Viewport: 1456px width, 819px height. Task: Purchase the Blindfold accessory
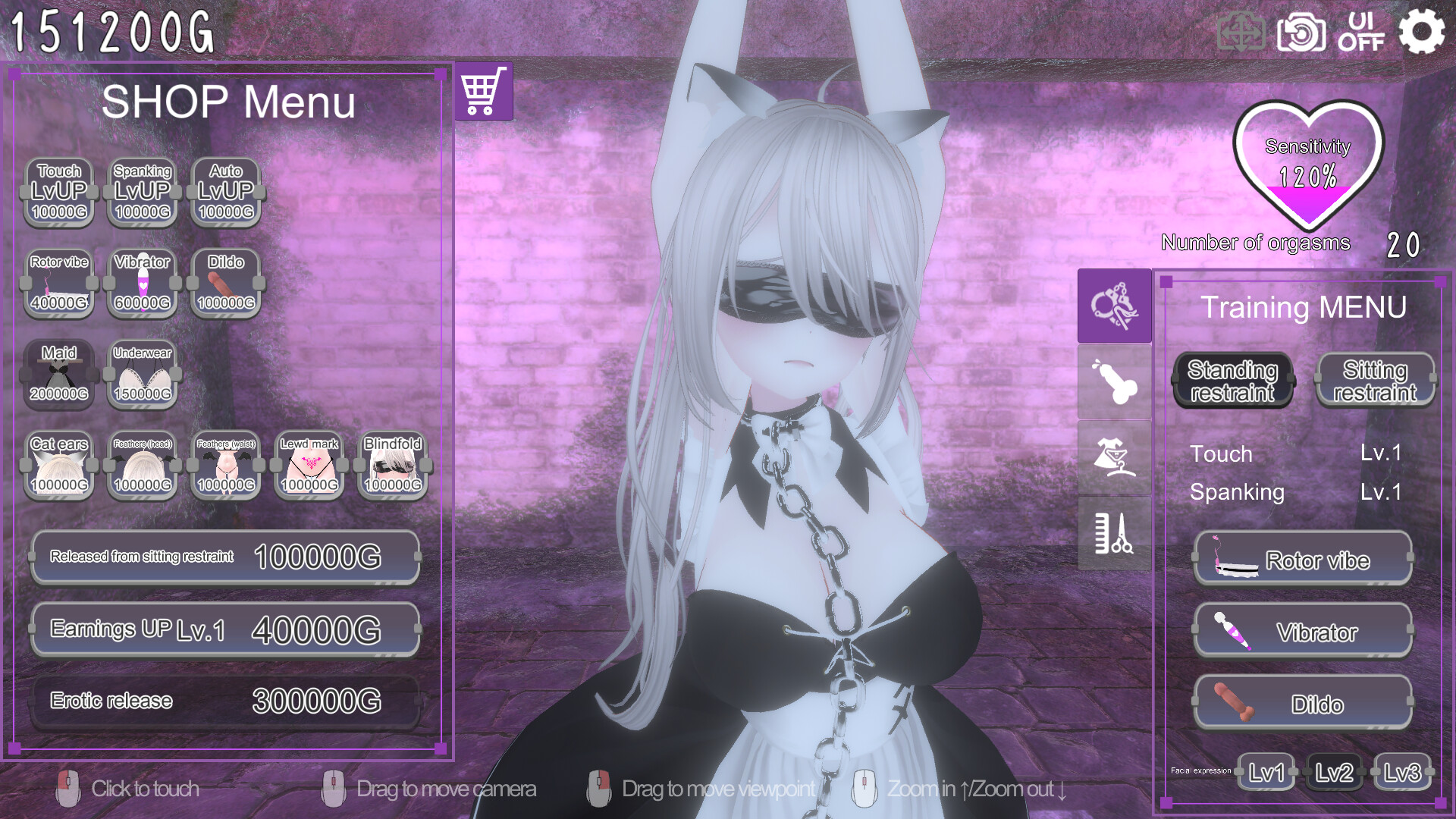pos(393,465)
